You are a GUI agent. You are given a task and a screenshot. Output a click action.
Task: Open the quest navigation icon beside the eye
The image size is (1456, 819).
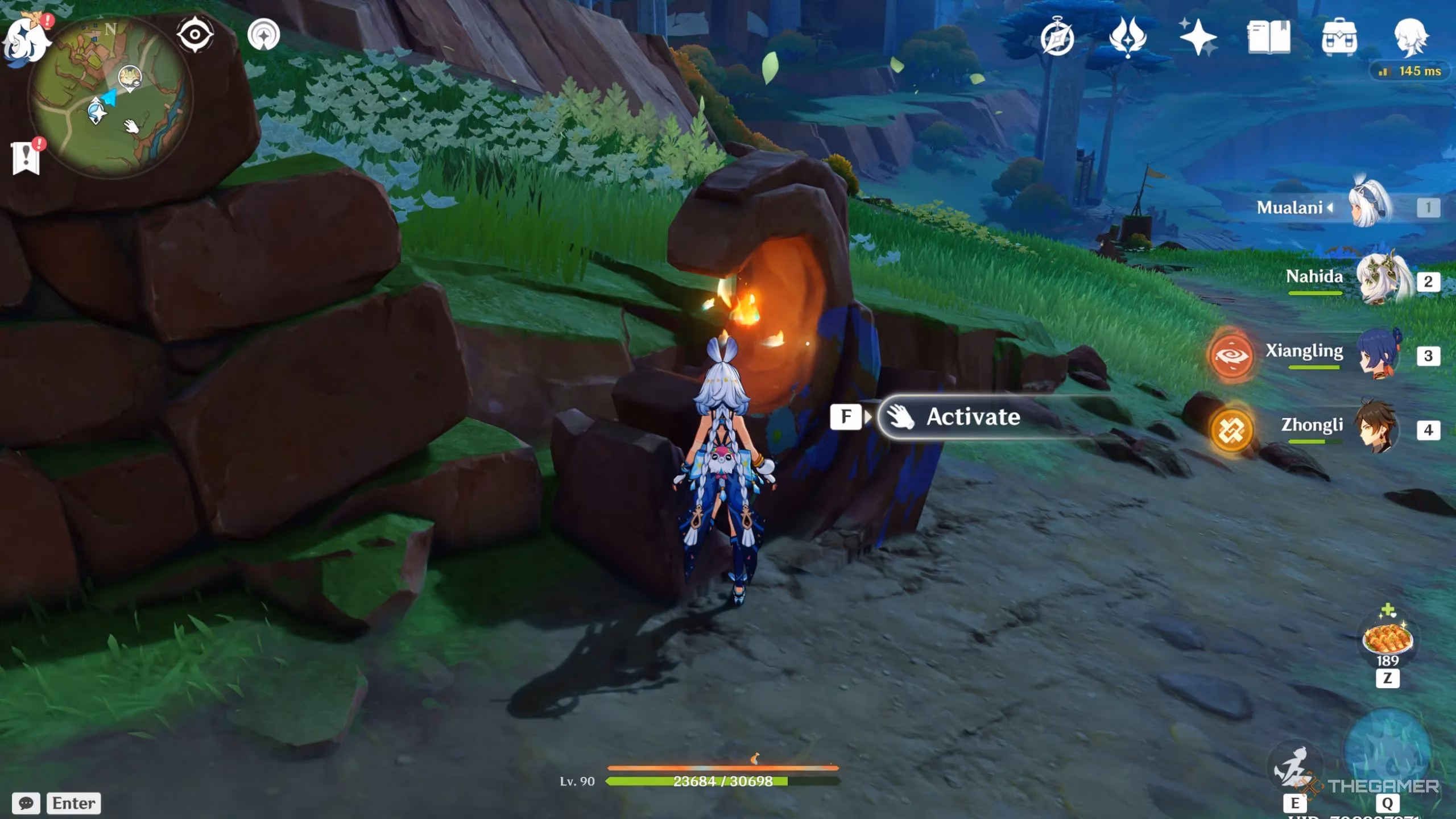264,35
